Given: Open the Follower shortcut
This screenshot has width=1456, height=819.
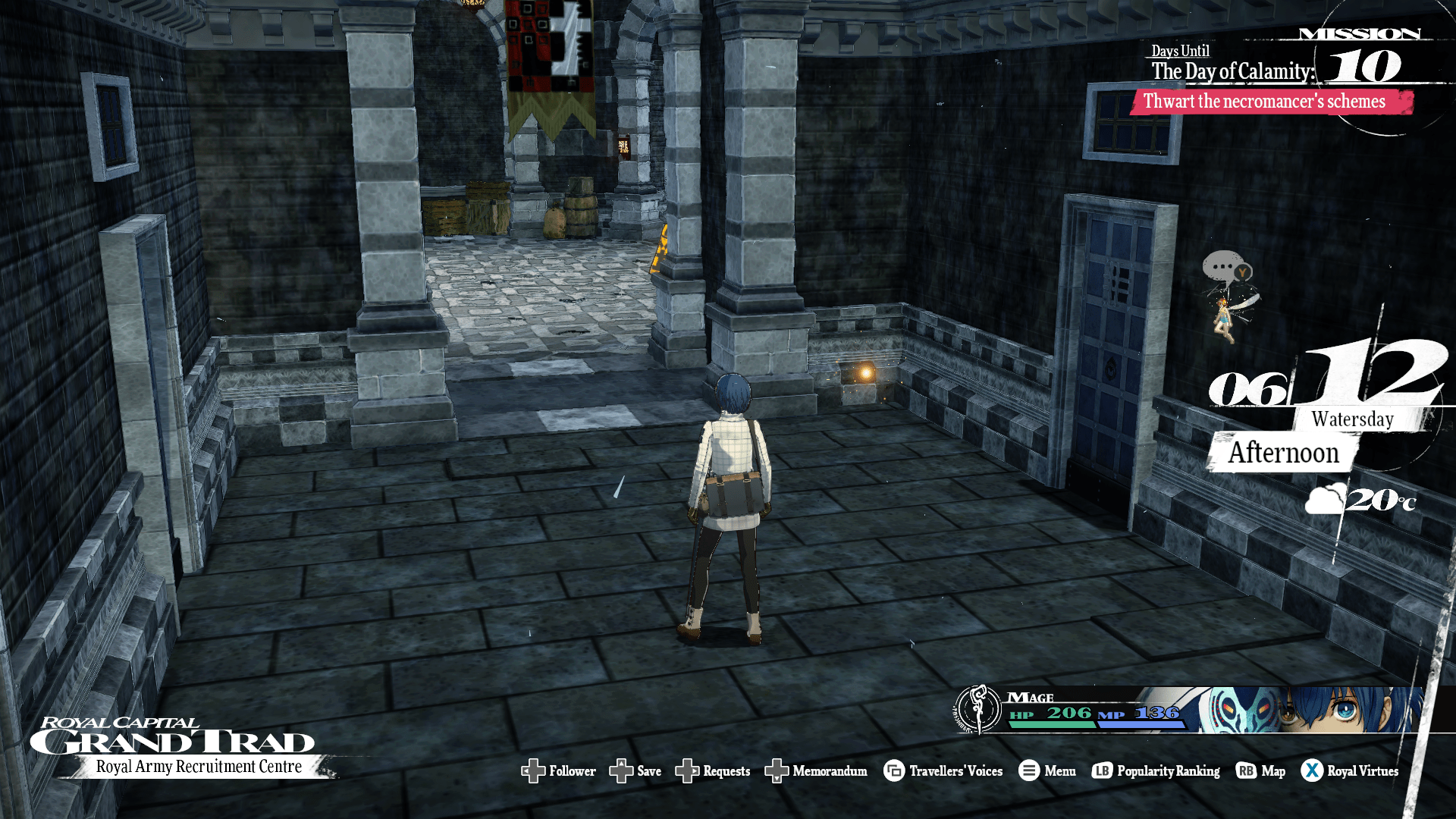Looking at the screenshot, I should pyautogui.click(x=559, y=771).
